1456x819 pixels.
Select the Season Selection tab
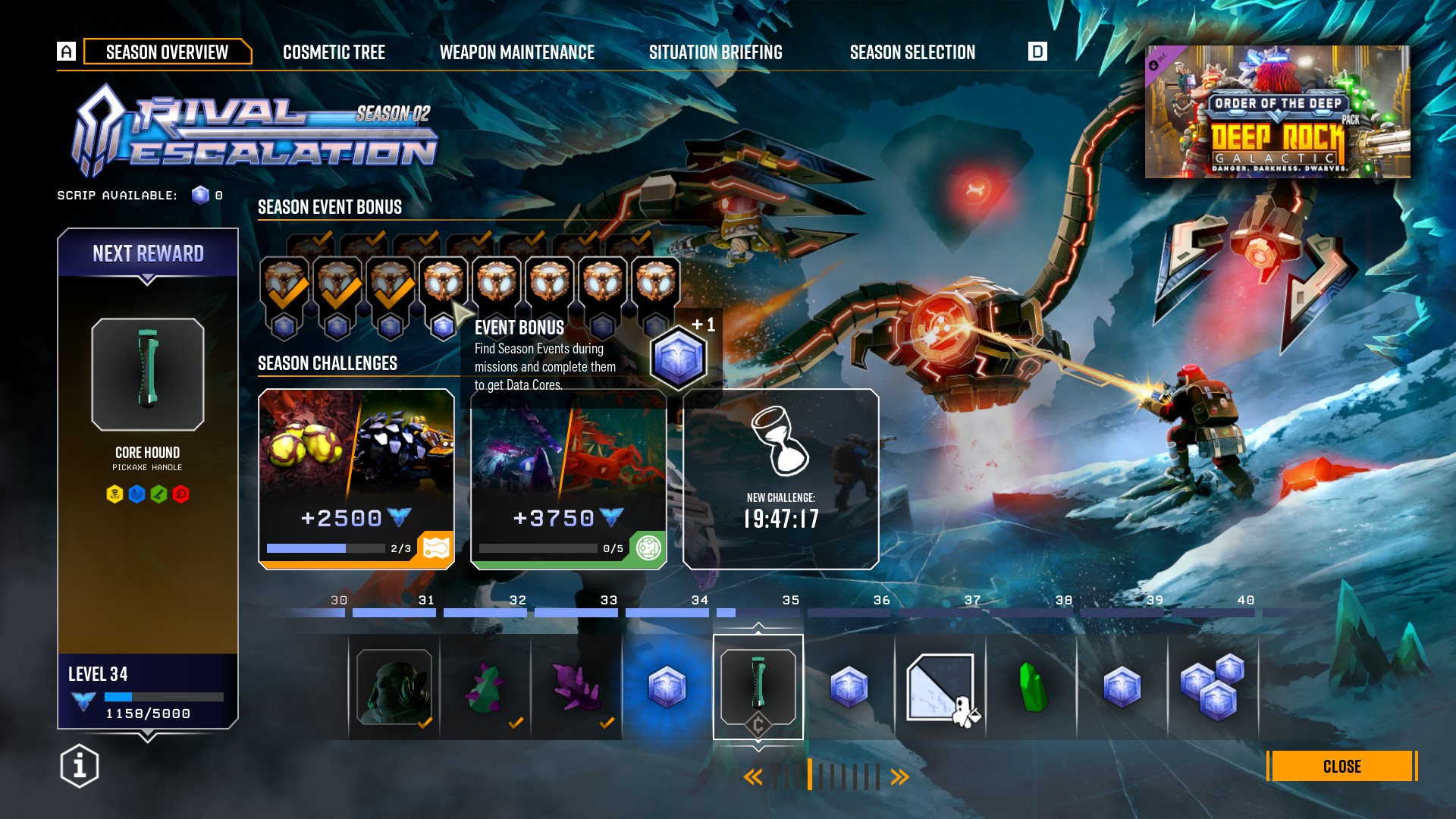(x=912, y=52)
